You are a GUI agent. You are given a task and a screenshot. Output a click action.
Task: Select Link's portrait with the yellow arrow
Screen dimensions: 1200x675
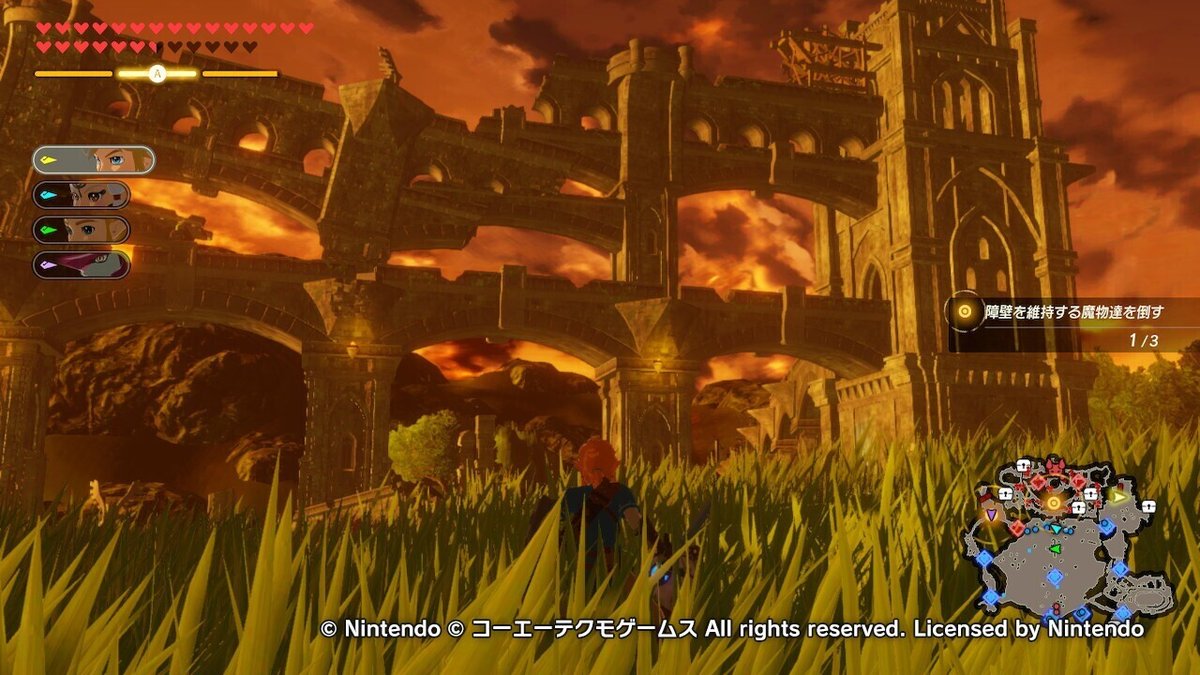(x=93, y=160)
